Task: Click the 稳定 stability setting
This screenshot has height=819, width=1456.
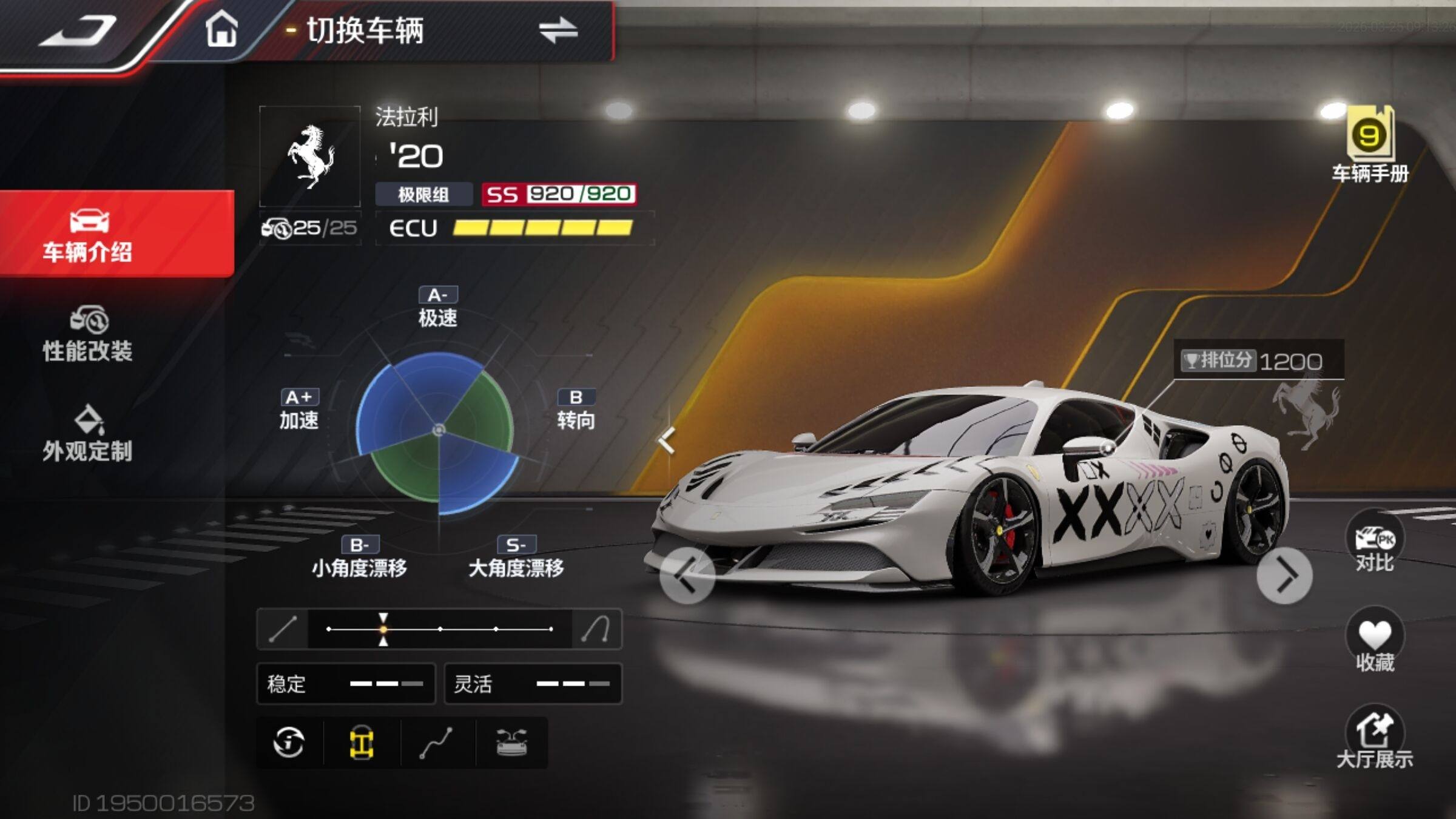Action: coord(346,684)
